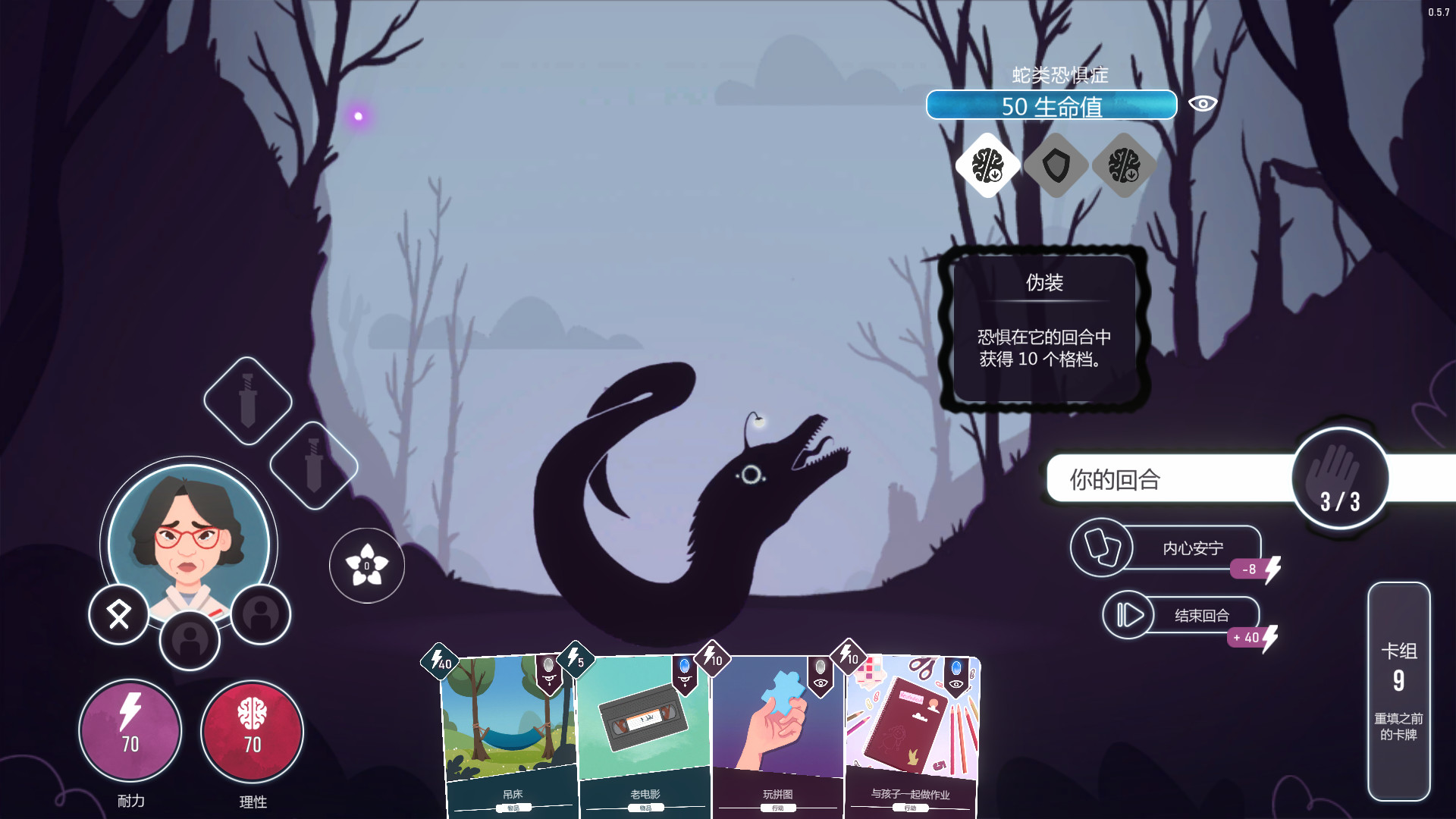Screen dimensions: 1456x819
Task: Select the rune symbol circle by the portrait
Action: tap(119, 615)
